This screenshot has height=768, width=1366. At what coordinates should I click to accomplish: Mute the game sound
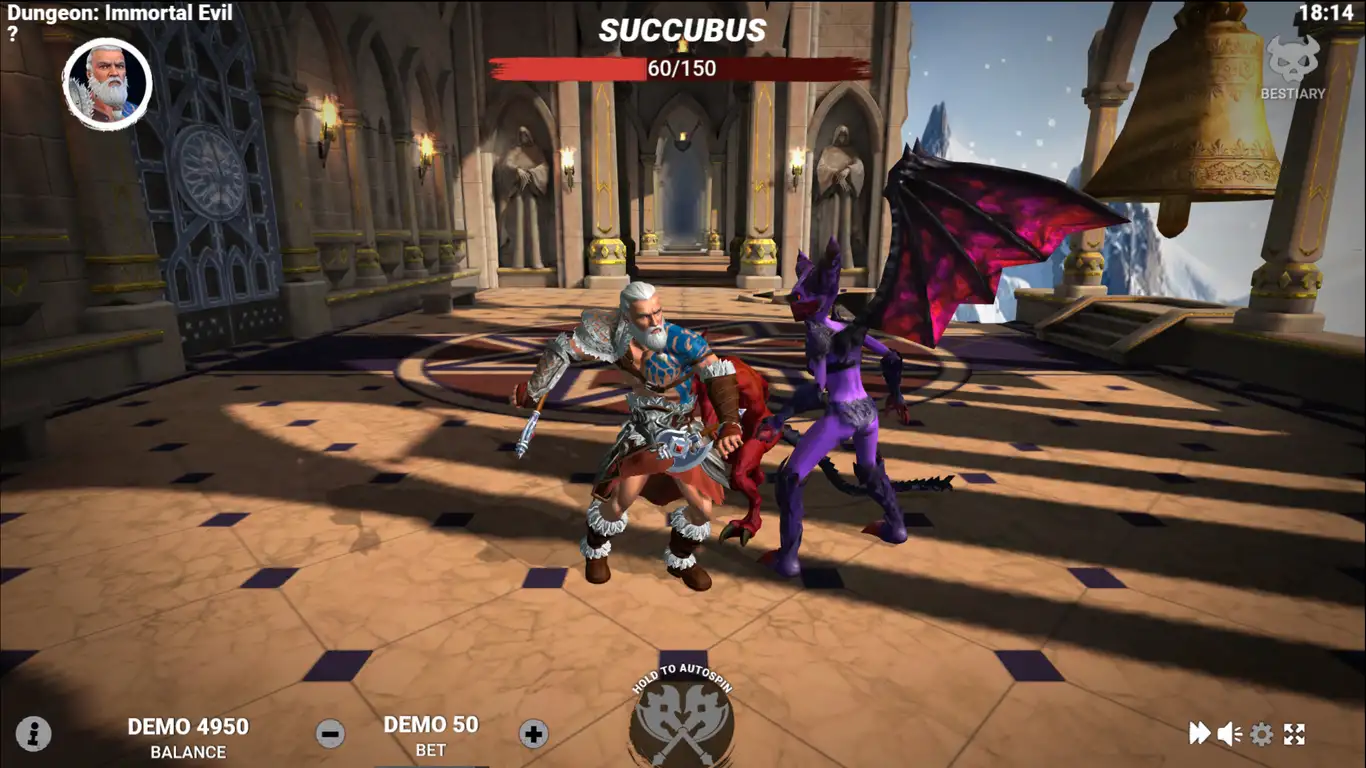(1229, 734)
